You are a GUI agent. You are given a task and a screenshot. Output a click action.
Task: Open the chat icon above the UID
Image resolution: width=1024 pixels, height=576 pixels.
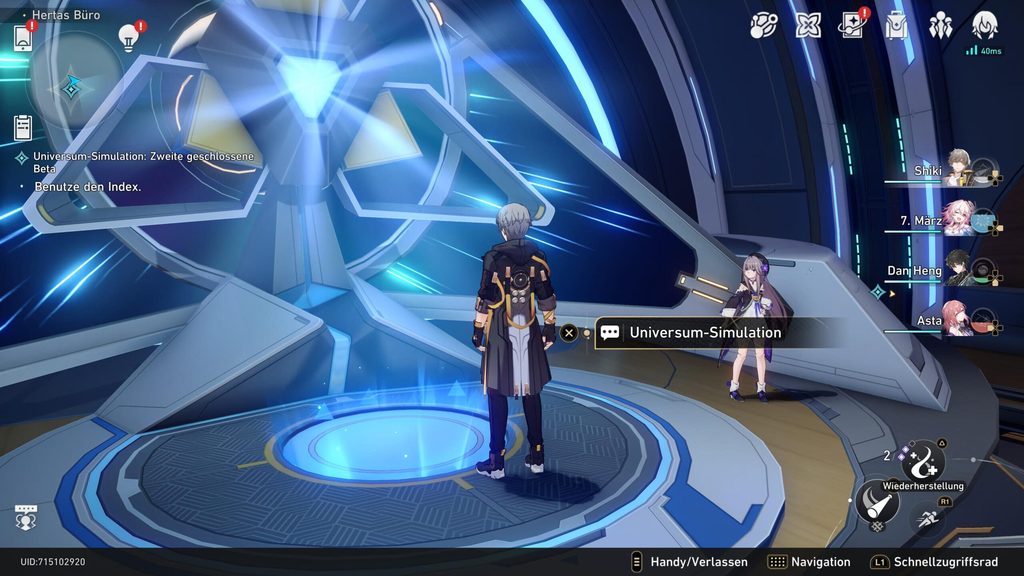25,518
